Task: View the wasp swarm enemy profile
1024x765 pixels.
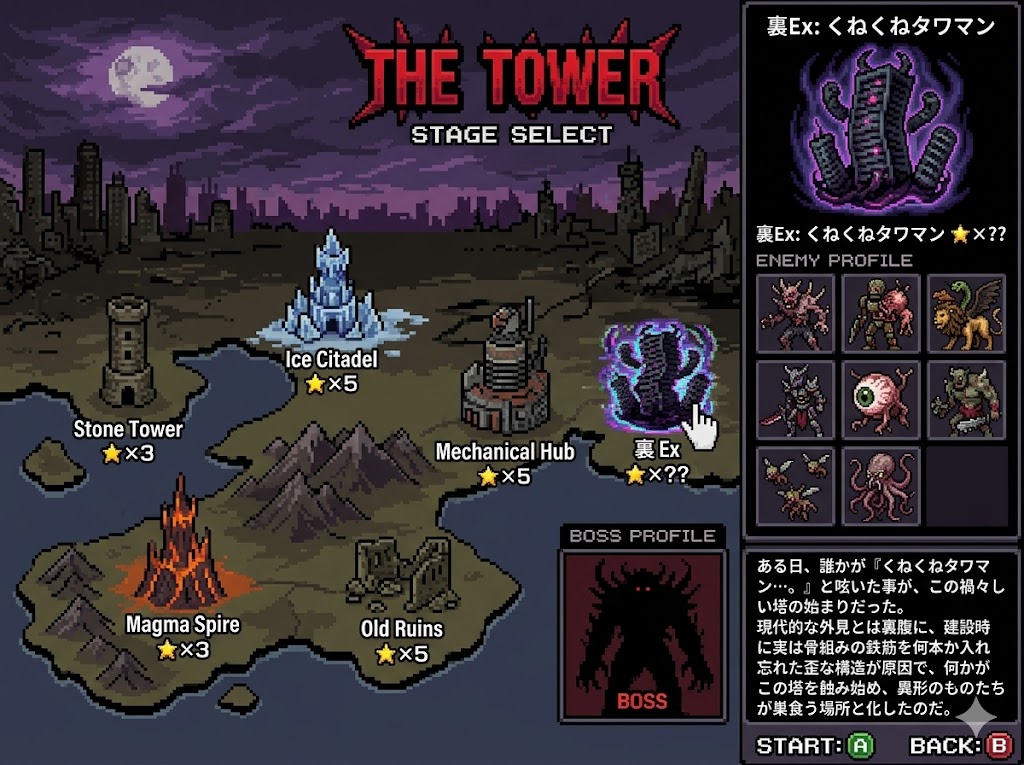Action: point(795,485)
